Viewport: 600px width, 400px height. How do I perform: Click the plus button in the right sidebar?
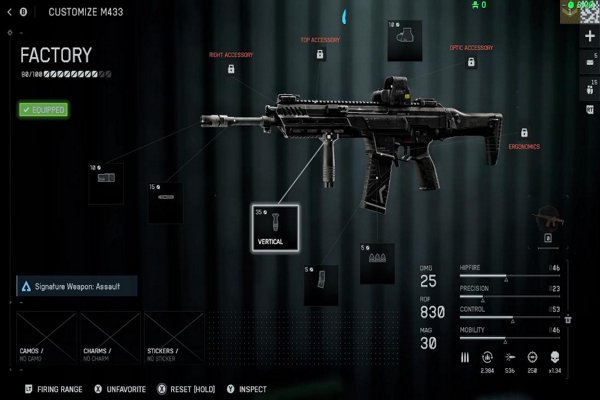click(x=589, y=36)
